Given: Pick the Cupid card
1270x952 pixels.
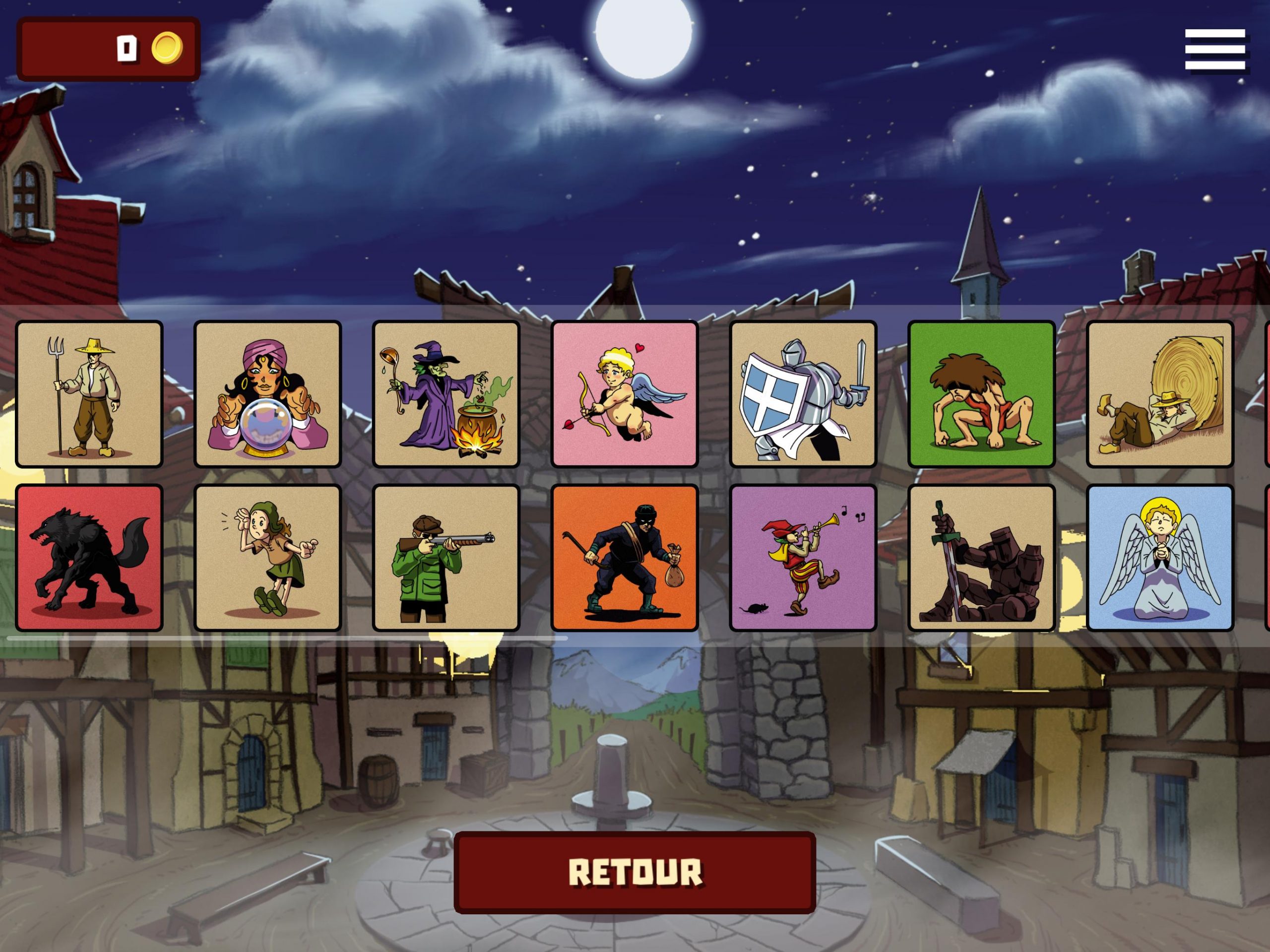Looking at the screenshot, I should click(625, 394).
